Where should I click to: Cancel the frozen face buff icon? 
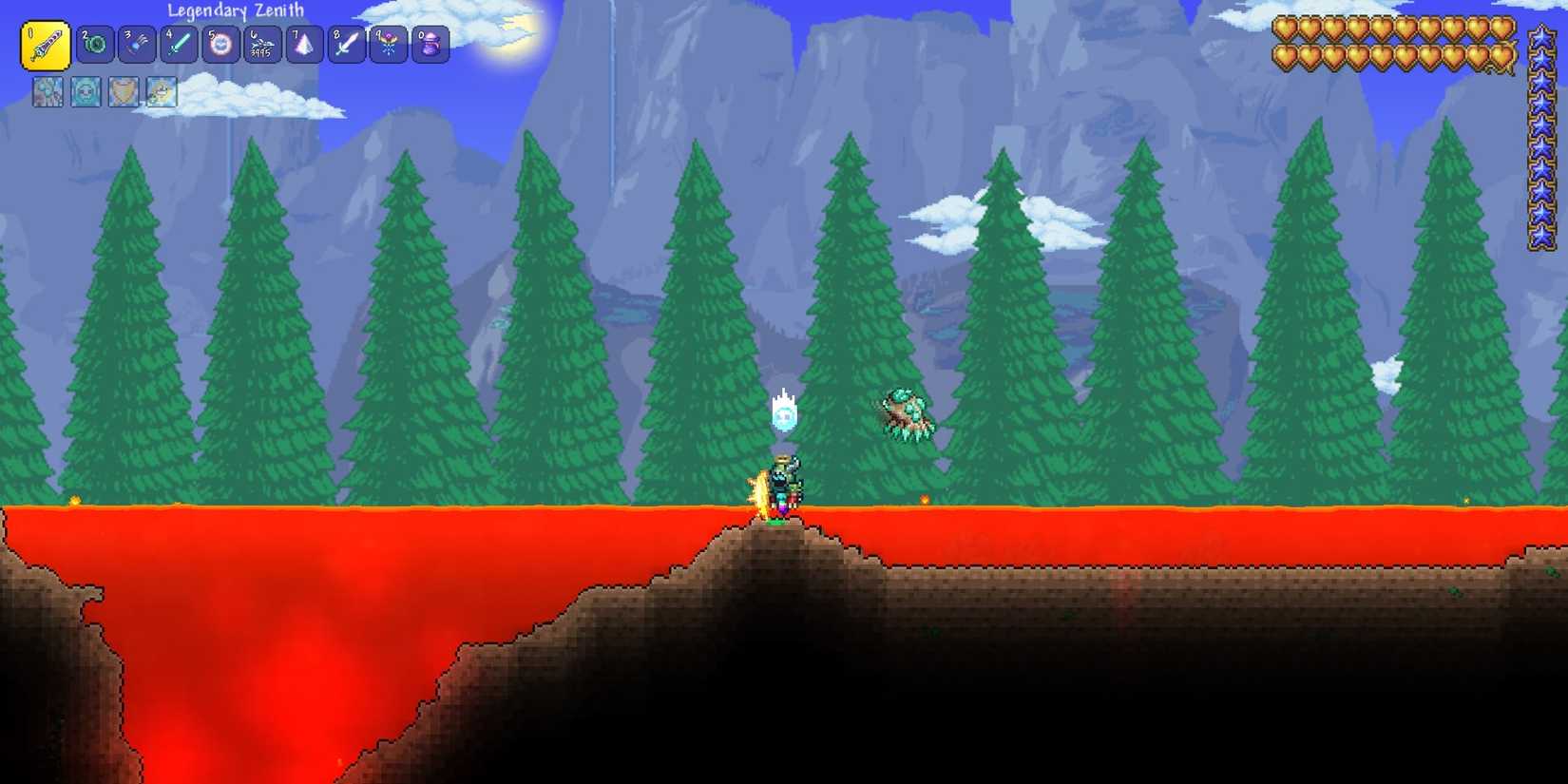[85, 91]
